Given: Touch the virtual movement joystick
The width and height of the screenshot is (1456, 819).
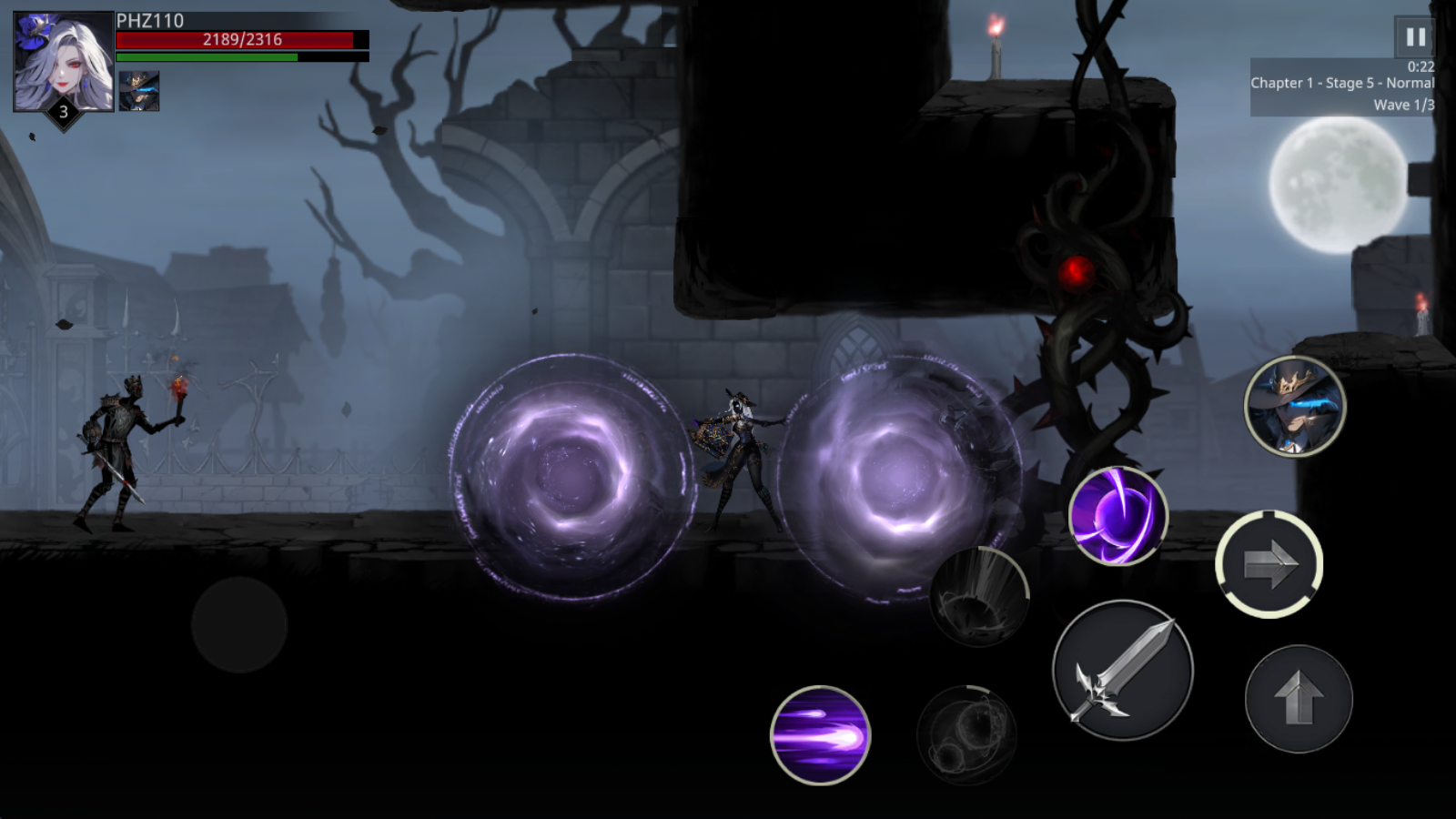Looking at the screenshot, I should point(239,625).
